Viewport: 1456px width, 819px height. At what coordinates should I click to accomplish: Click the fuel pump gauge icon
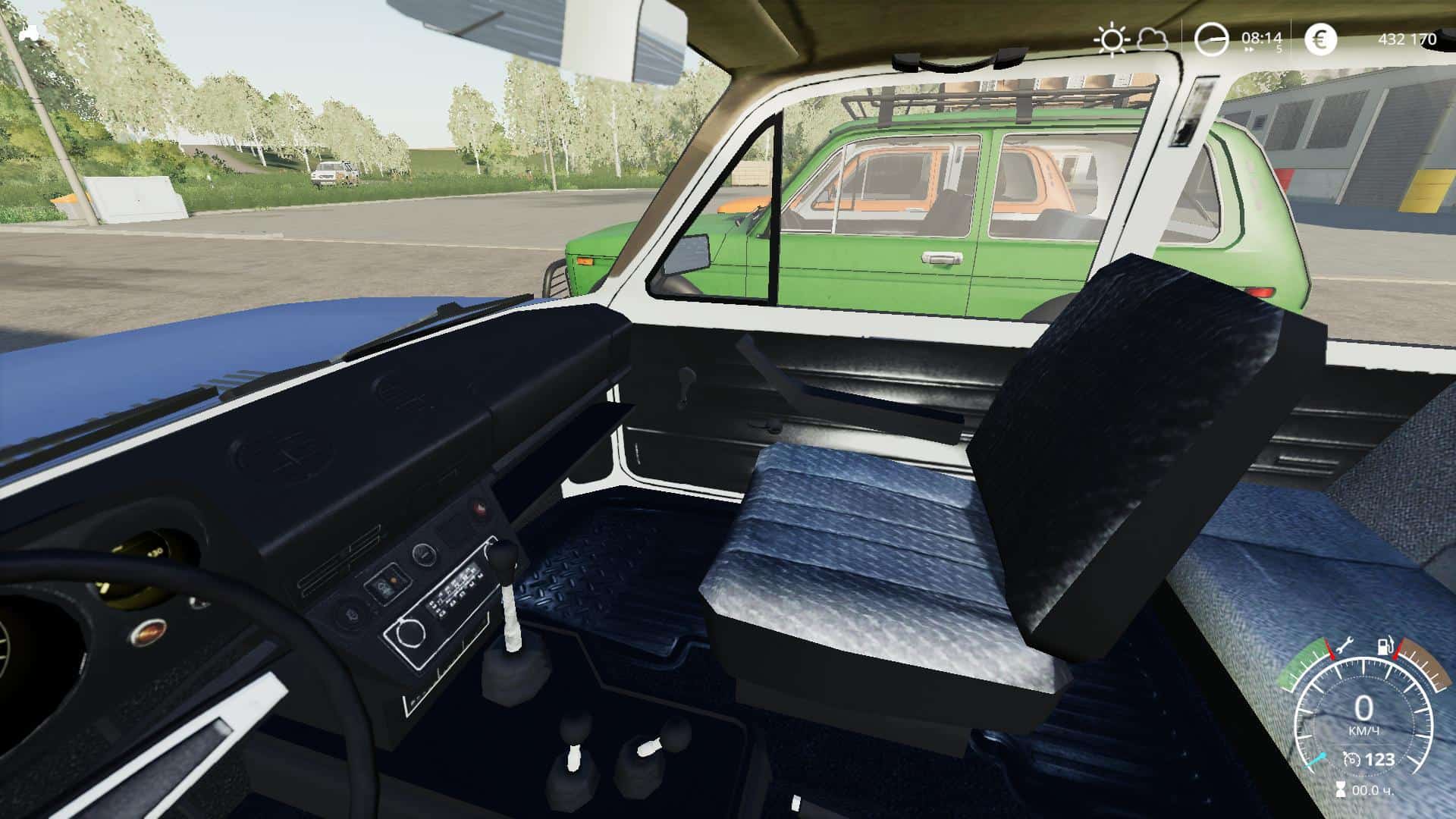point(1385,647)
